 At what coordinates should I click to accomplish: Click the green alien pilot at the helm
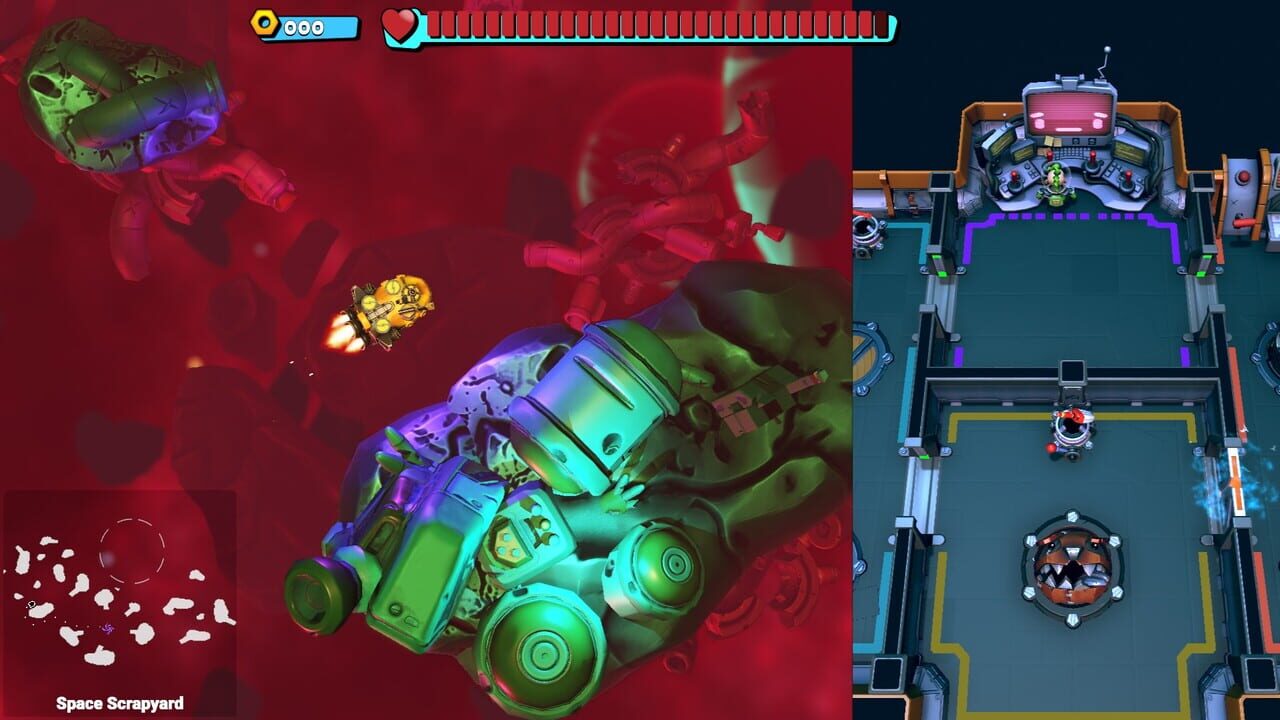pyautogui.click(x=1056, y=180)
